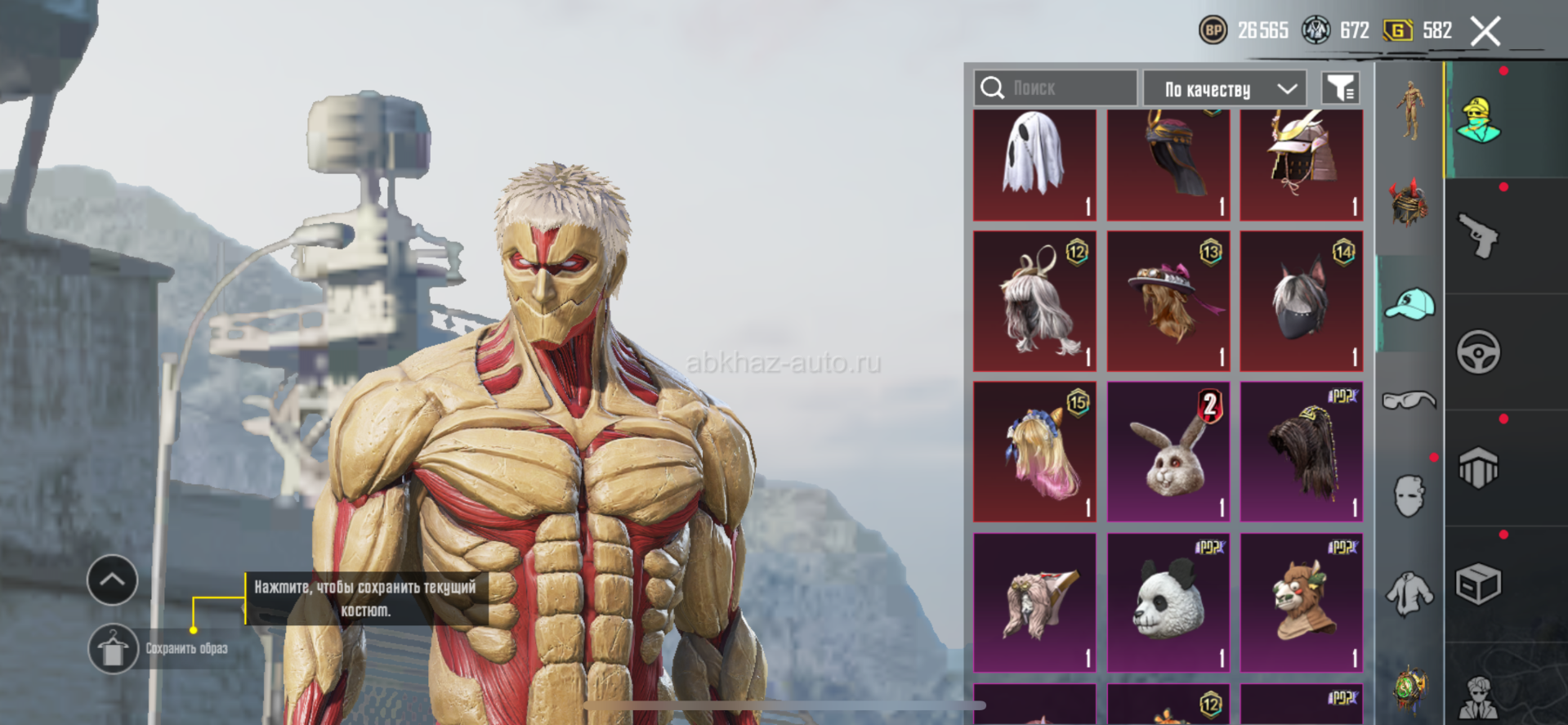Save the current outfit with Сохранить образ

pos(114,649)
